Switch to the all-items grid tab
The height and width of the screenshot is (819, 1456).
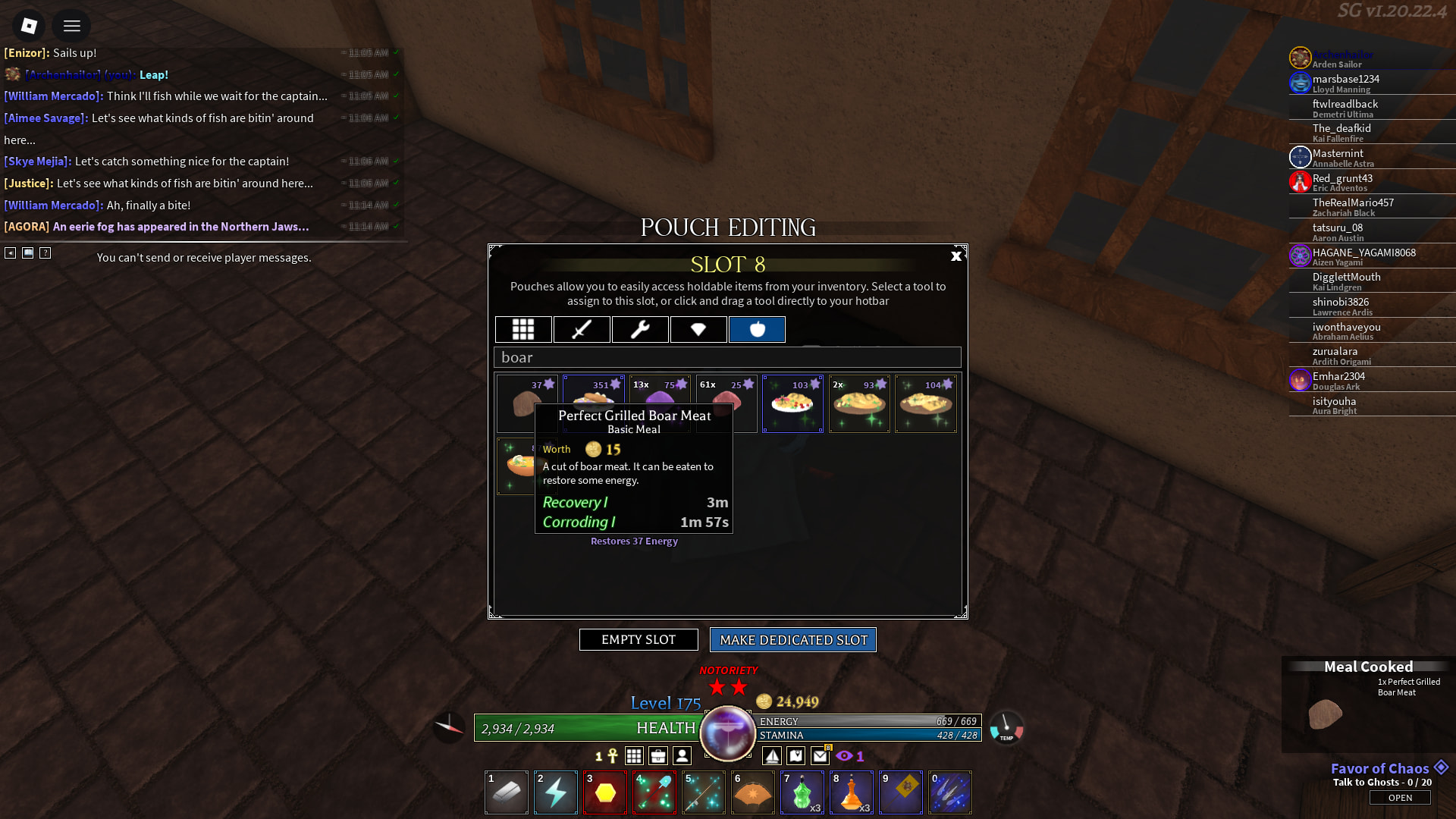(523, 330)
